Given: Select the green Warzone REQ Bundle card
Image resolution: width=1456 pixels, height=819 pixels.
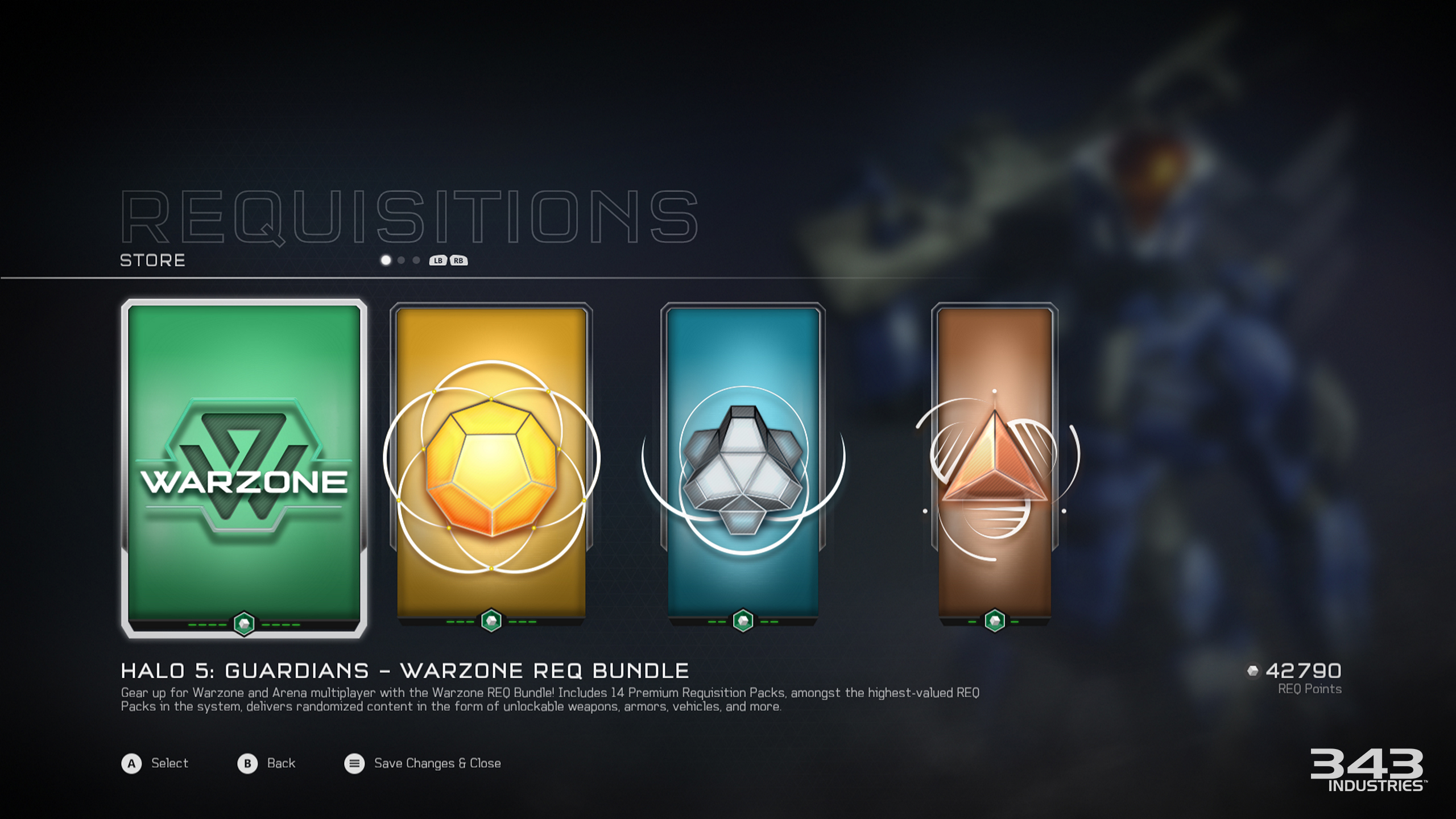Looking at the screenshot, I should pyautogui.click(x=244, y=468).
